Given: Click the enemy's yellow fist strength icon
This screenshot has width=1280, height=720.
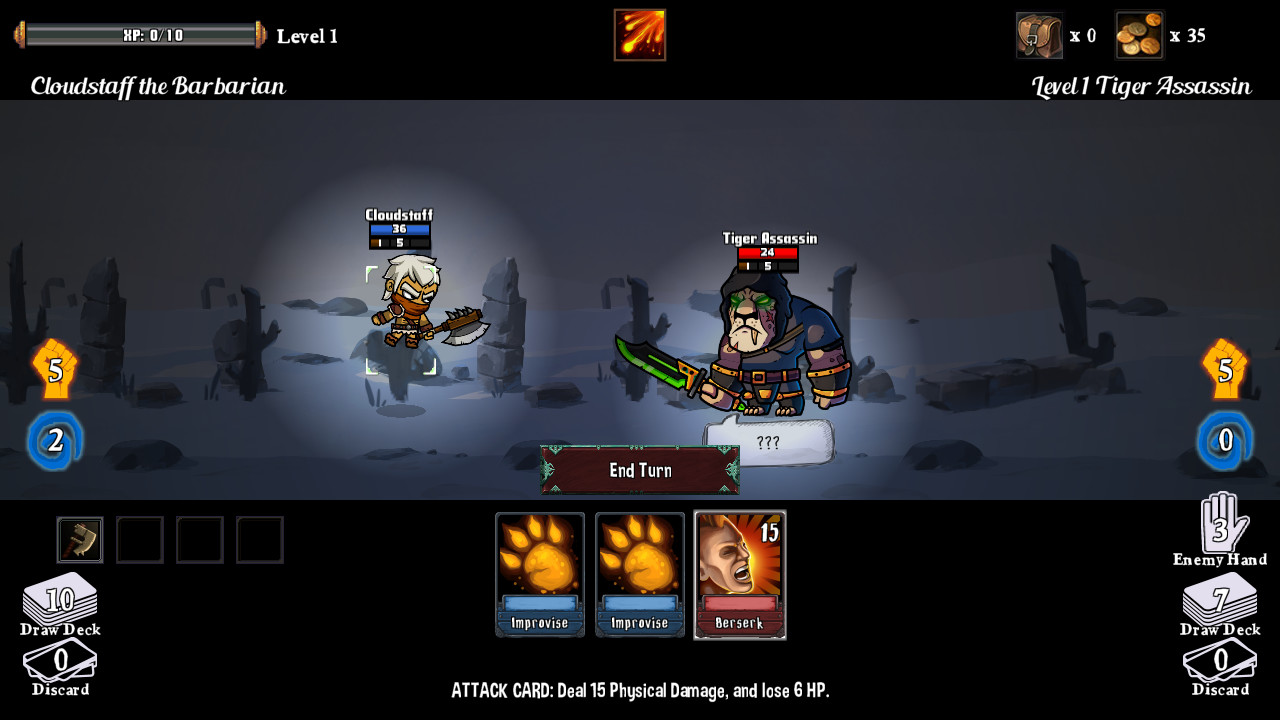Looking at the screenshot, I should click(1224, 370).
